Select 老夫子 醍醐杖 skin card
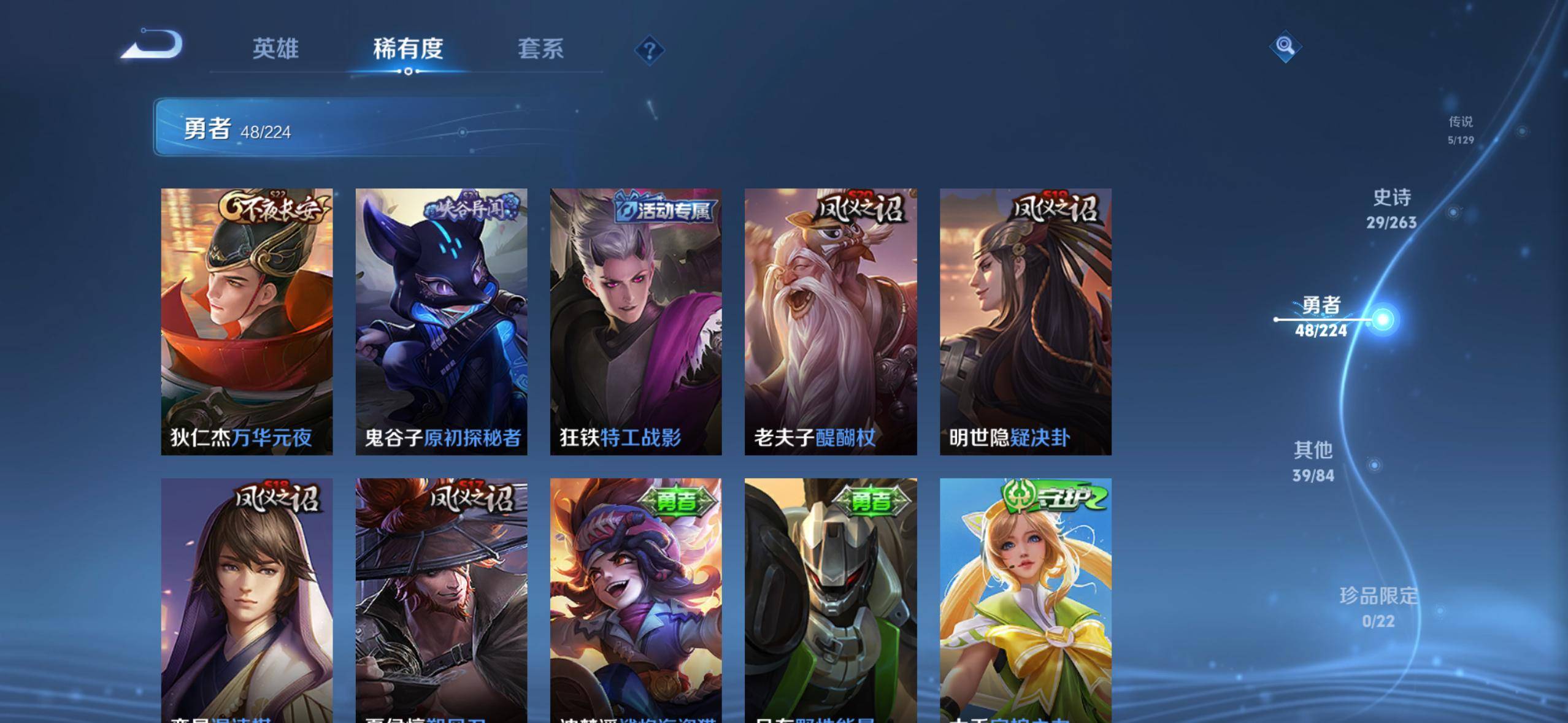Screen dimensions: 1568x723 pyautogui.click(x=831, y=321)
